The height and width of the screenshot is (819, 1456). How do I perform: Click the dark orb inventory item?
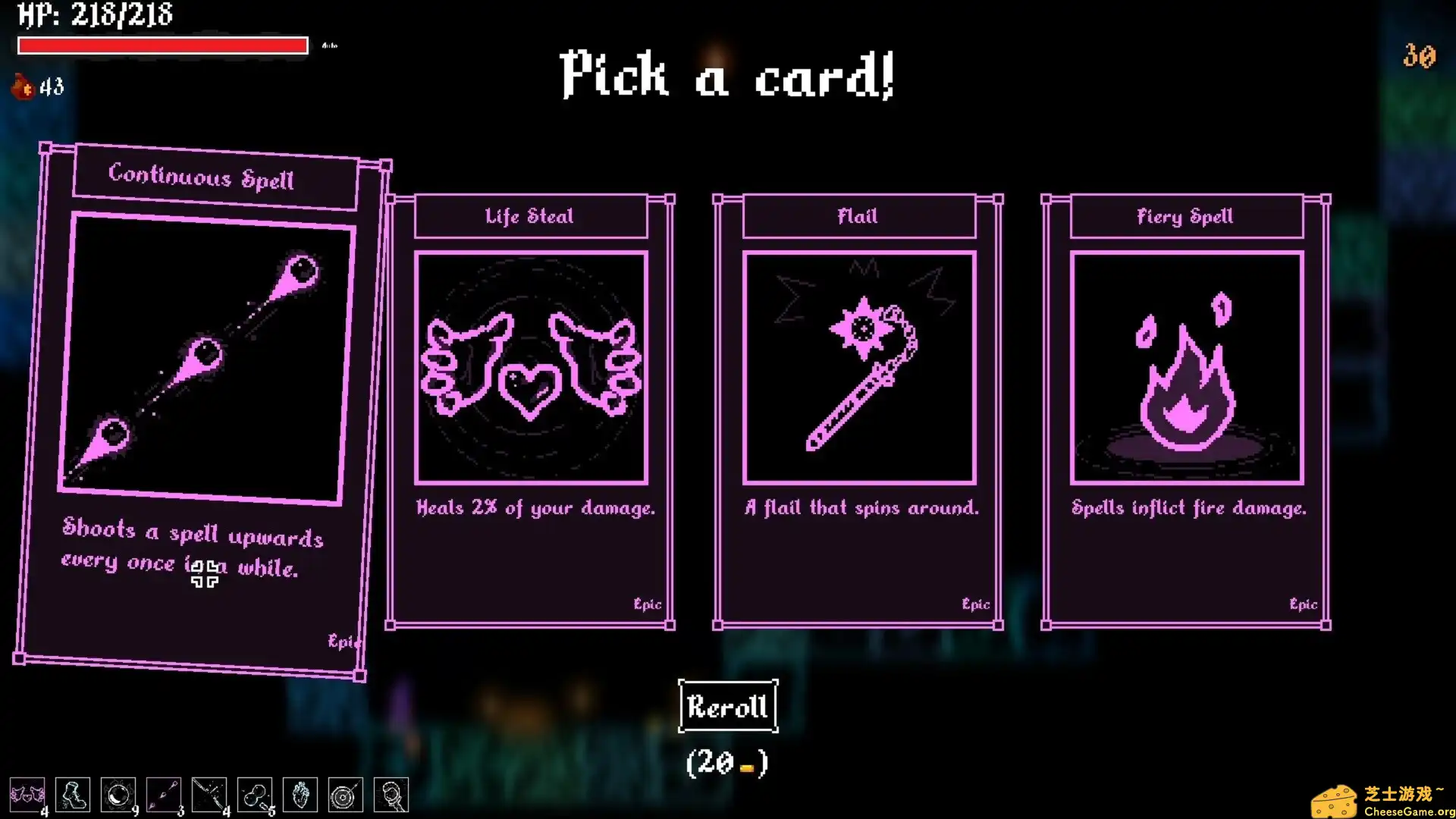tap(119, 795)
